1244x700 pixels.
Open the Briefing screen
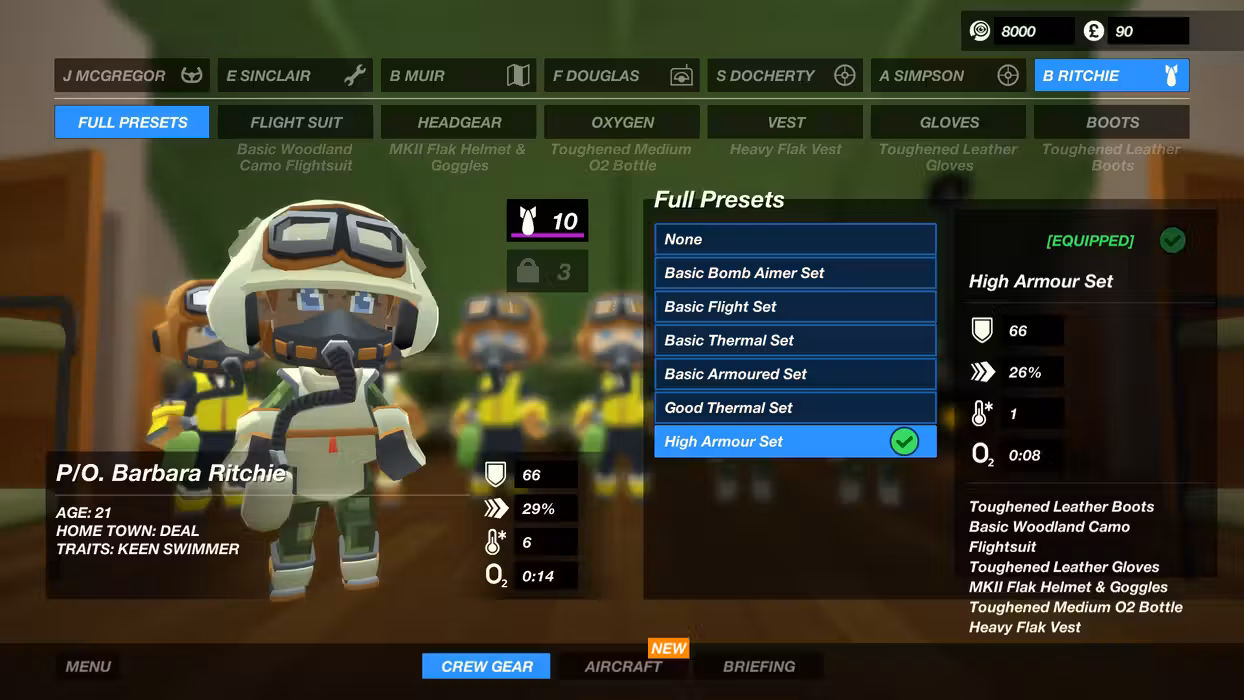point(759,666)
